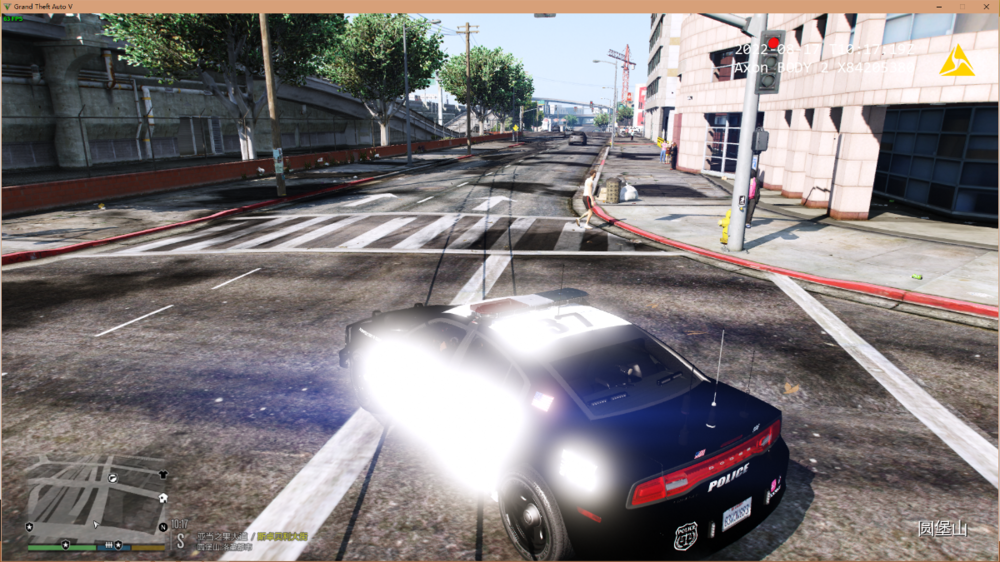Click the minimap radar
Screen dimensions: 1000x562
(97, 498)
